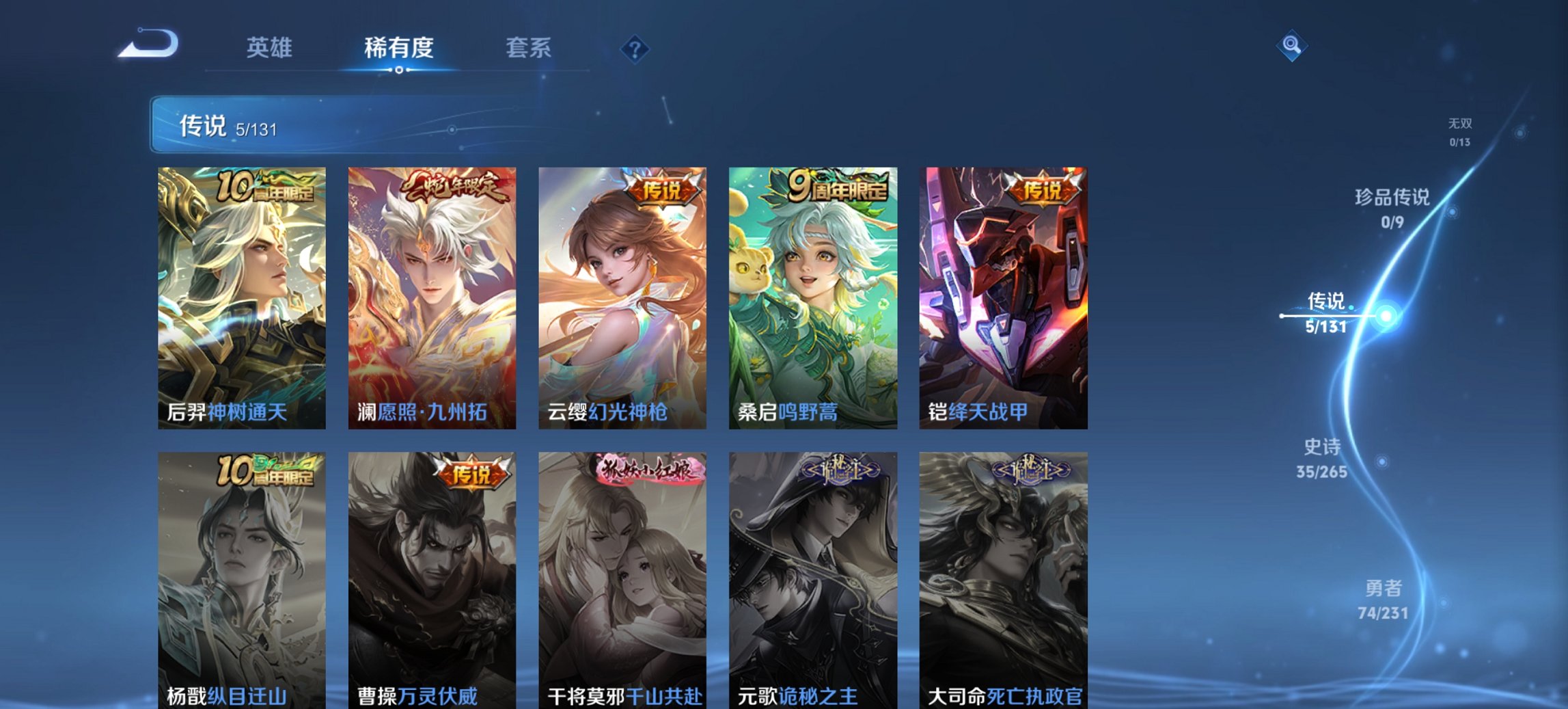Open the 稀有度 tab
The height and width of the screenshot is (709, 1568).
tap(398, 48)
